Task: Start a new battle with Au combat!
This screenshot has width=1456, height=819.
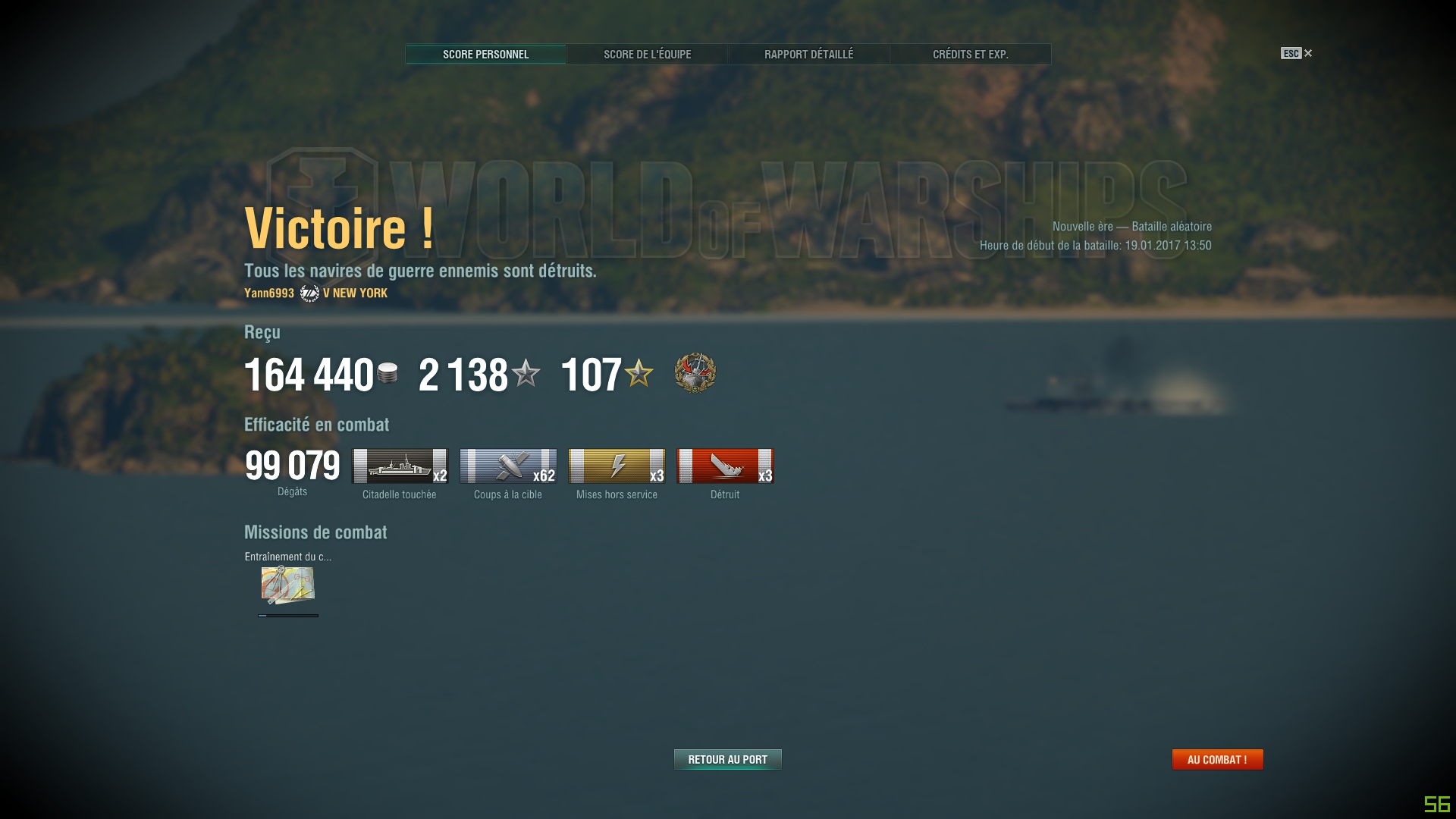Action: (x=1217, y=759)
